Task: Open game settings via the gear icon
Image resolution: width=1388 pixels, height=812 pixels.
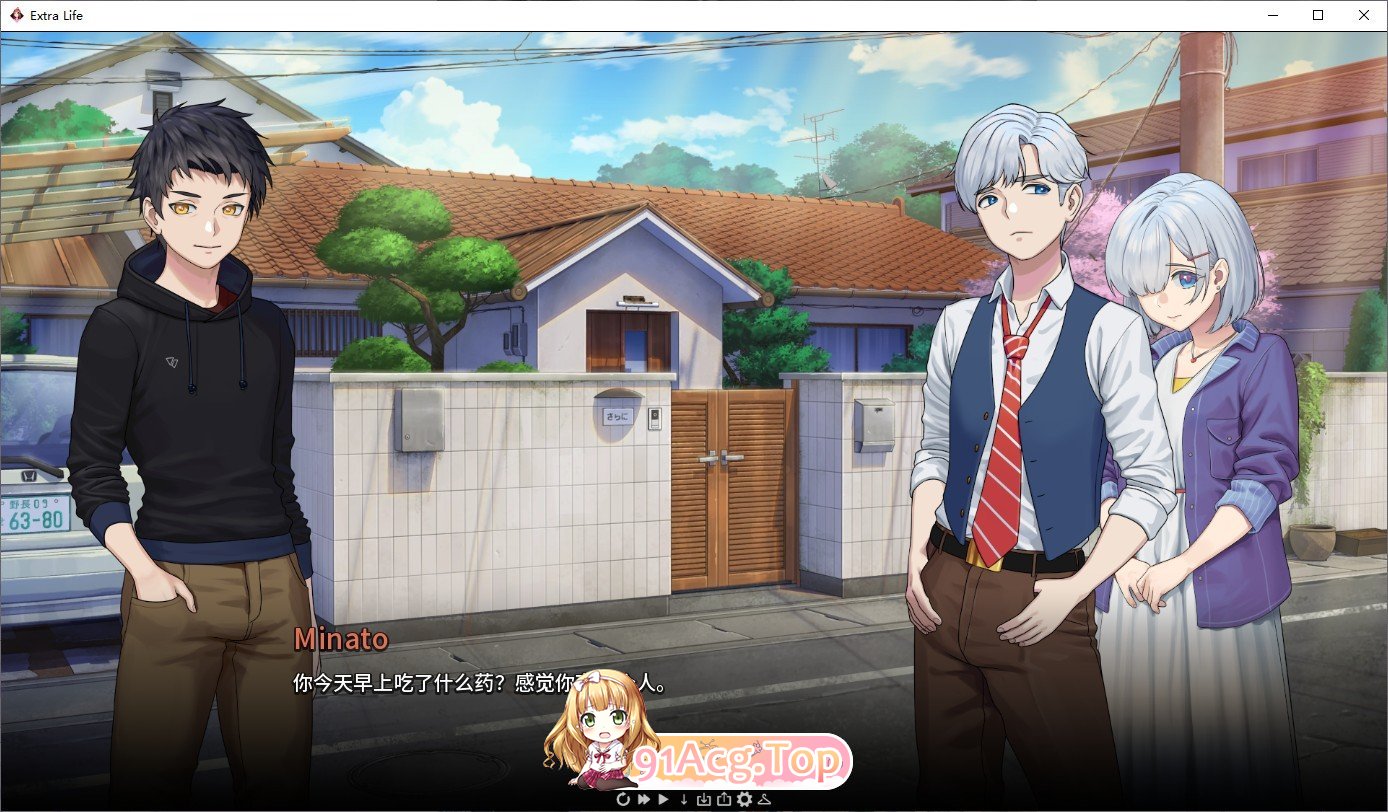Action: click(745, 800)
